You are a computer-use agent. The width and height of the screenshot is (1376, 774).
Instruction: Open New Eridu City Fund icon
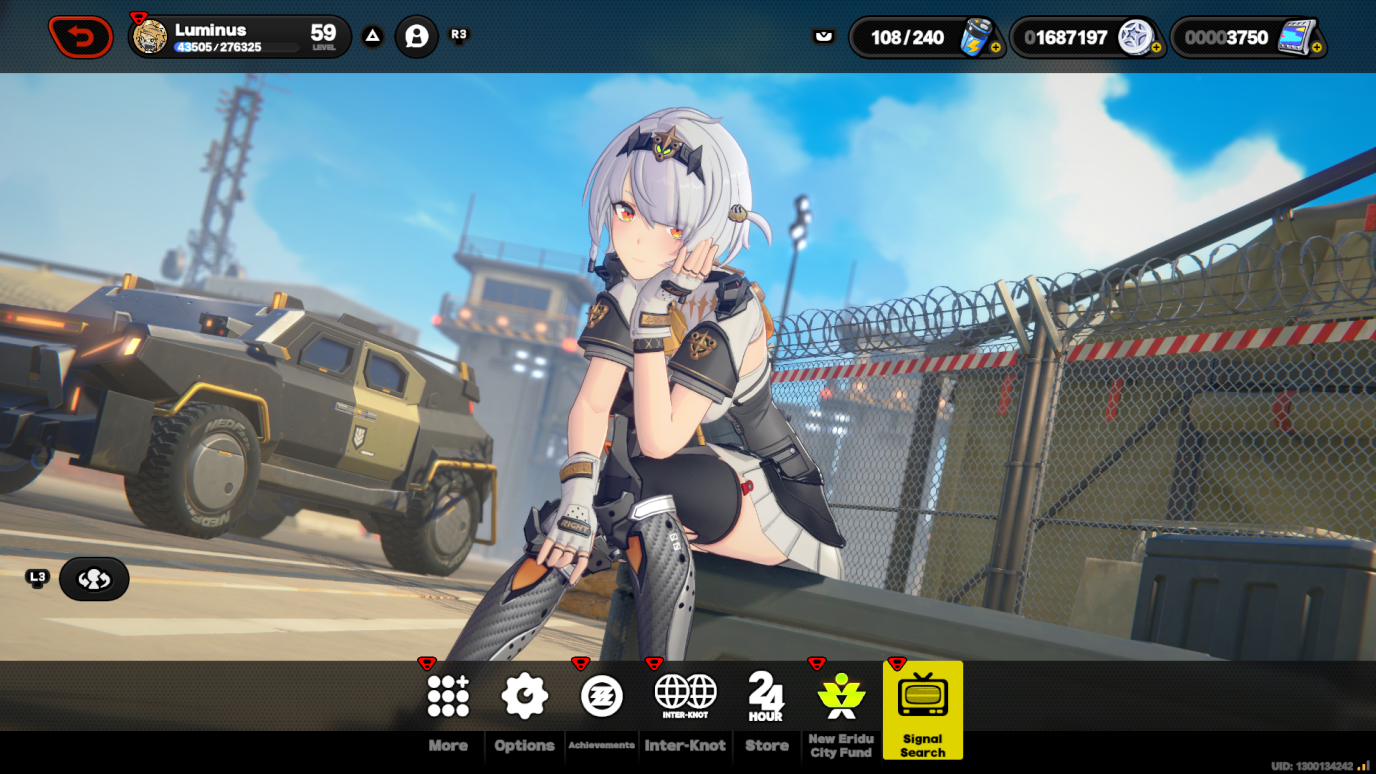click(x=840, y=693)
